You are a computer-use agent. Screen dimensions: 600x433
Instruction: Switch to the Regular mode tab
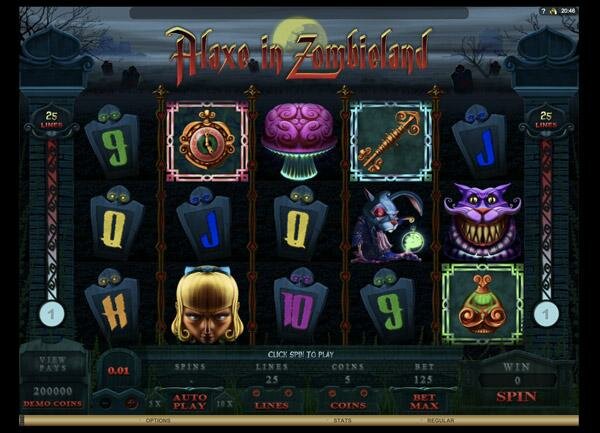[x=441, y=420]
